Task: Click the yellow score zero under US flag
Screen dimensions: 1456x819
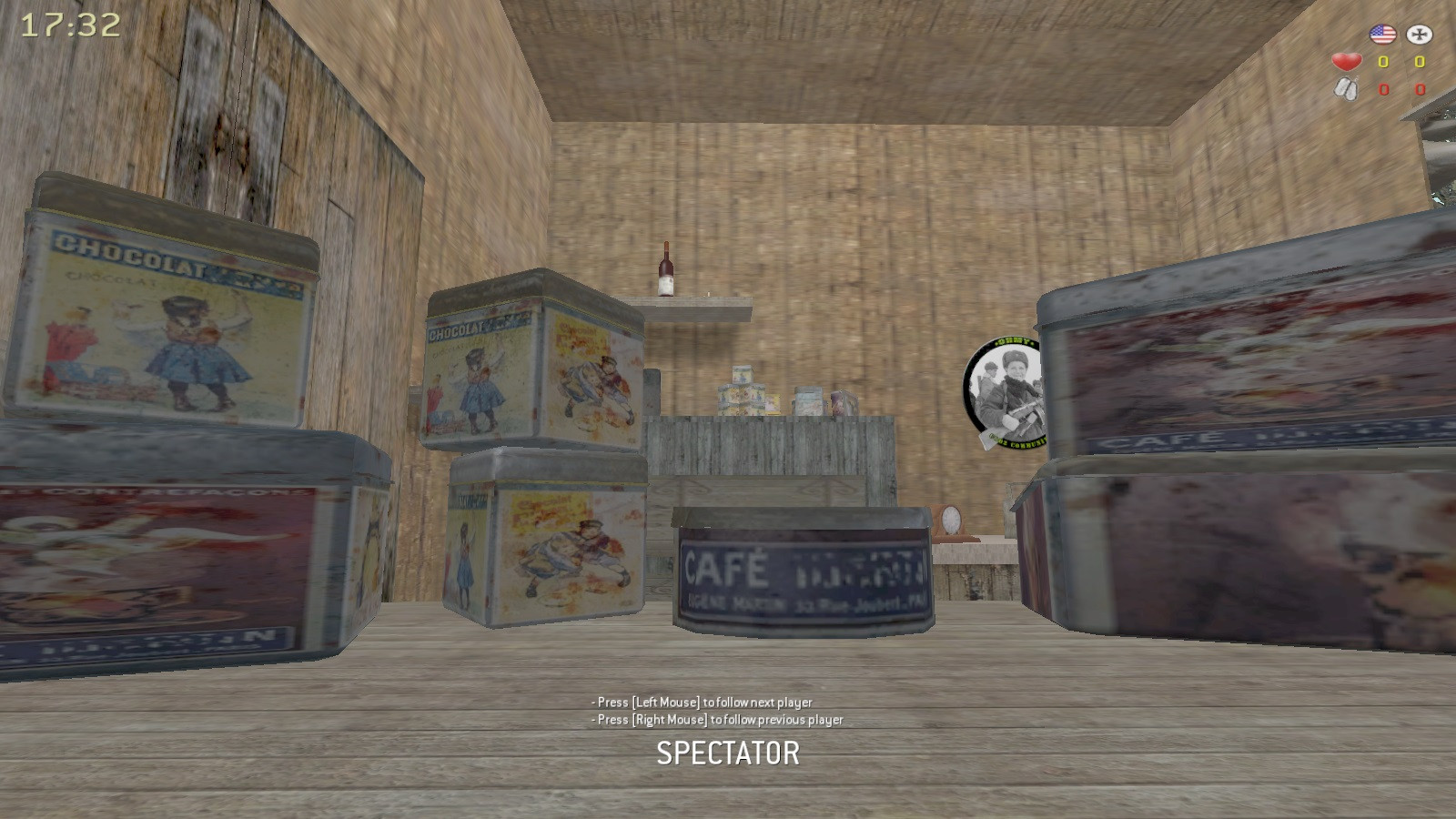Action: (1382, 63)
